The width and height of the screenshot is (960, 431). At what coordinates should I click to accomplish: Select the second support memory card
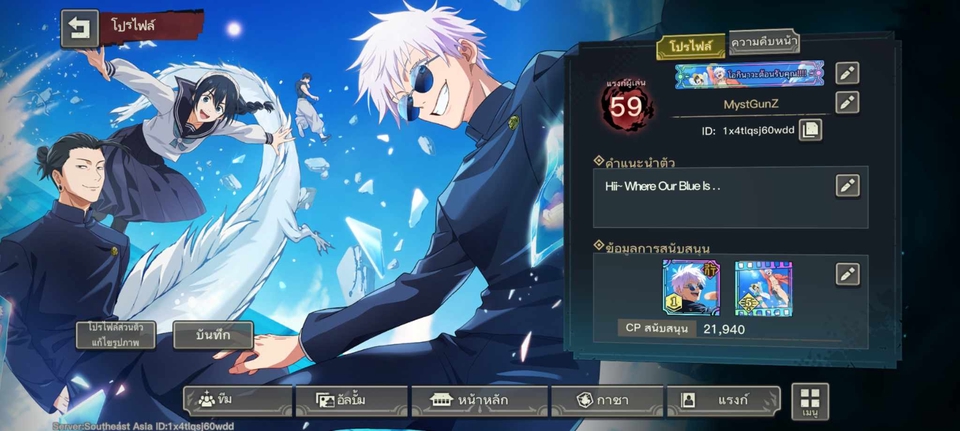click(763, 288)
